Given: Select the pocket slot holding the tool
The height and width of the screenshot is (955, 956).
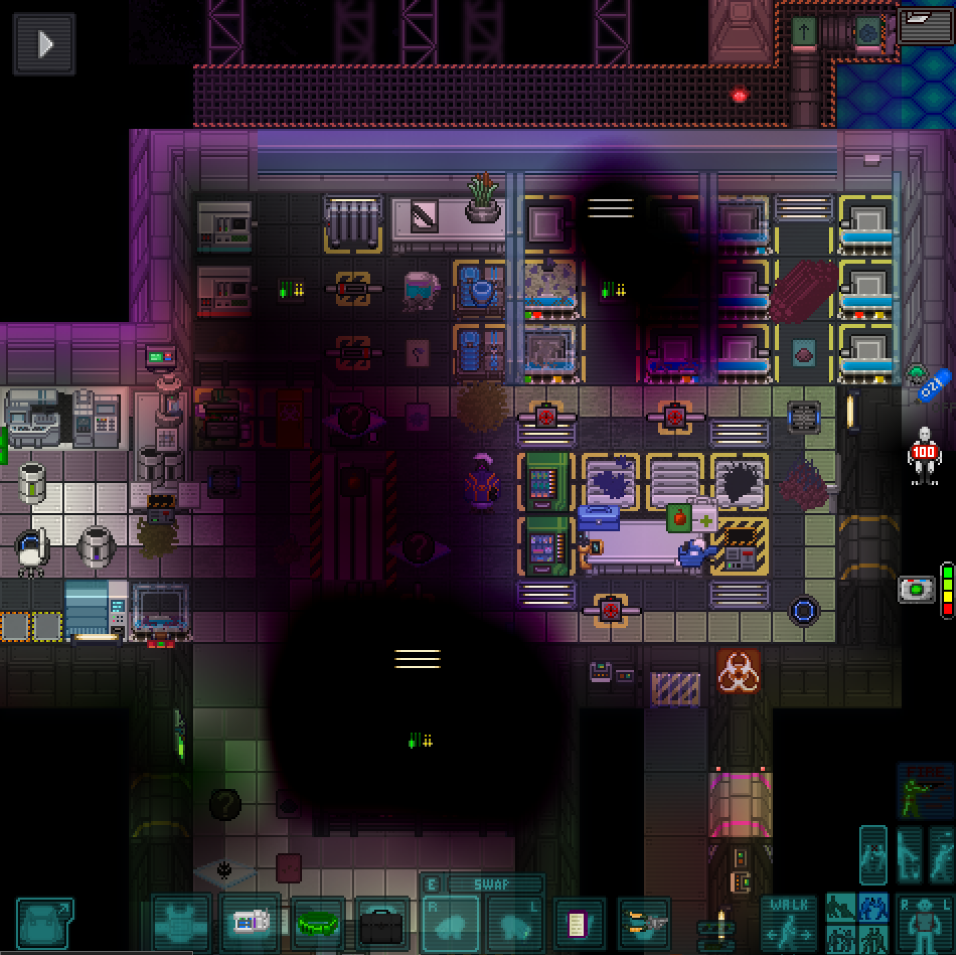Looking at the screenshot, I should pyautogui.click(x=643, y=924).
